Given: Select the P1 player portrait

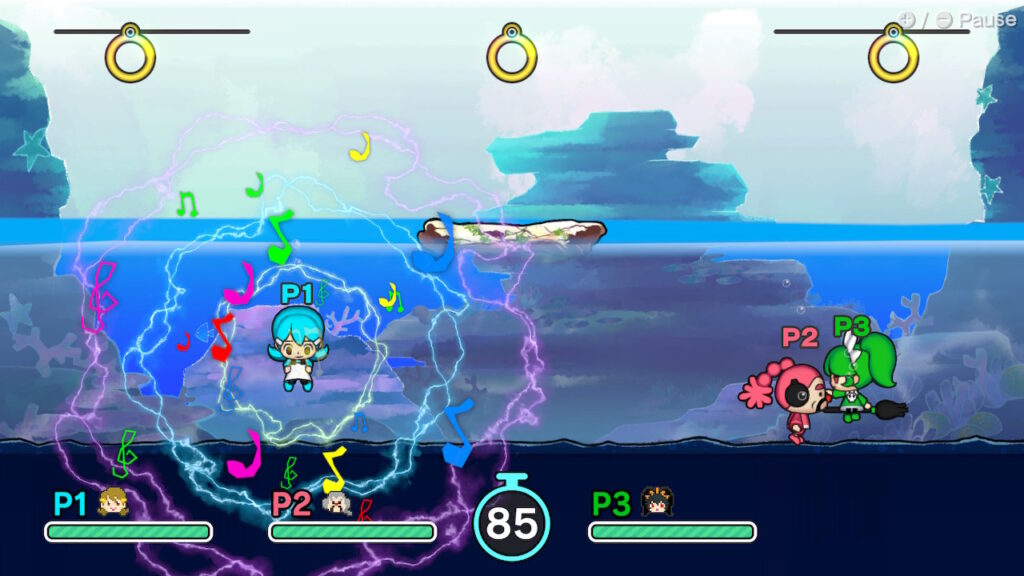Looking at the screenshot, I should pyautogui.click(x=114, y=502).
